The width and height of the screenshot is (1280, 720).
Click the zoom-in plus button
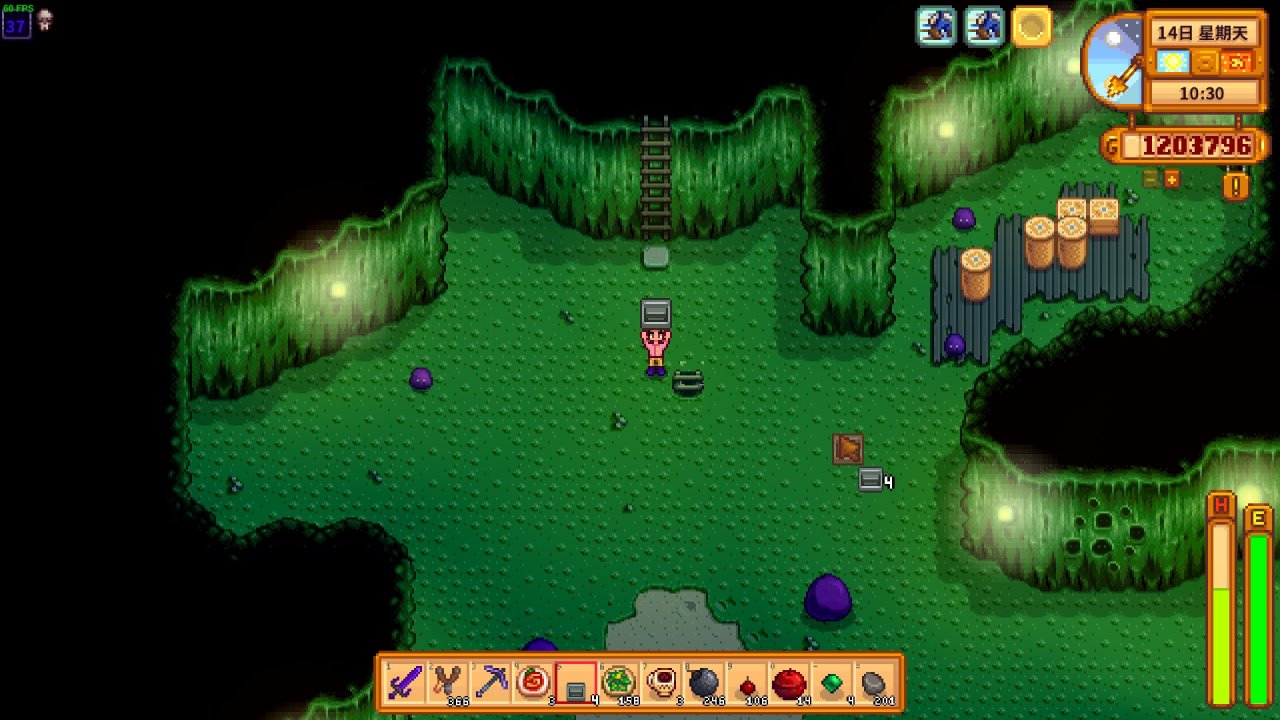1171,179
